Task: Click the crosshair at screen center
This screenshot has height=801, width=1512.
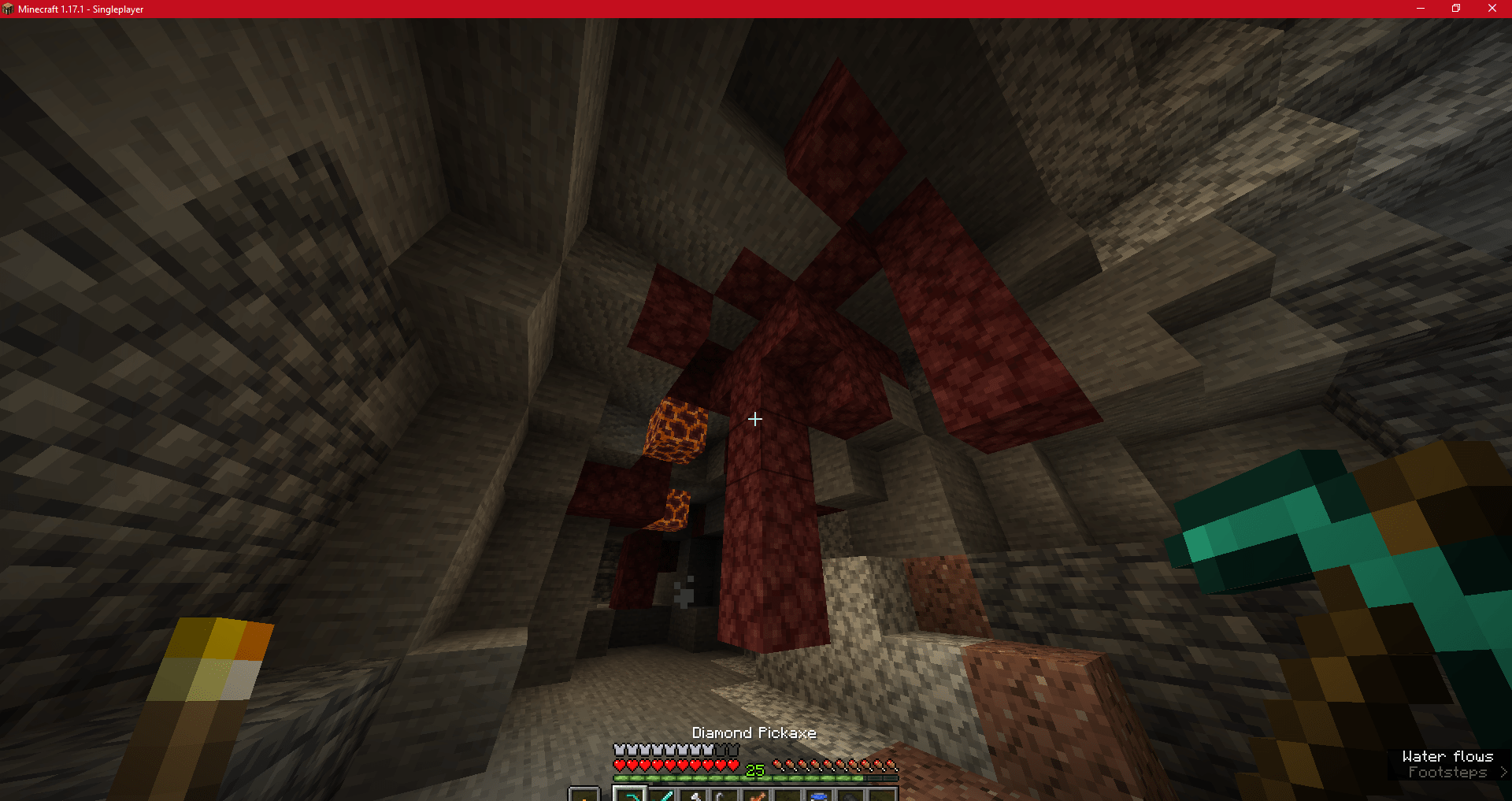Action: pyautogui.click(x=754, y=419)
